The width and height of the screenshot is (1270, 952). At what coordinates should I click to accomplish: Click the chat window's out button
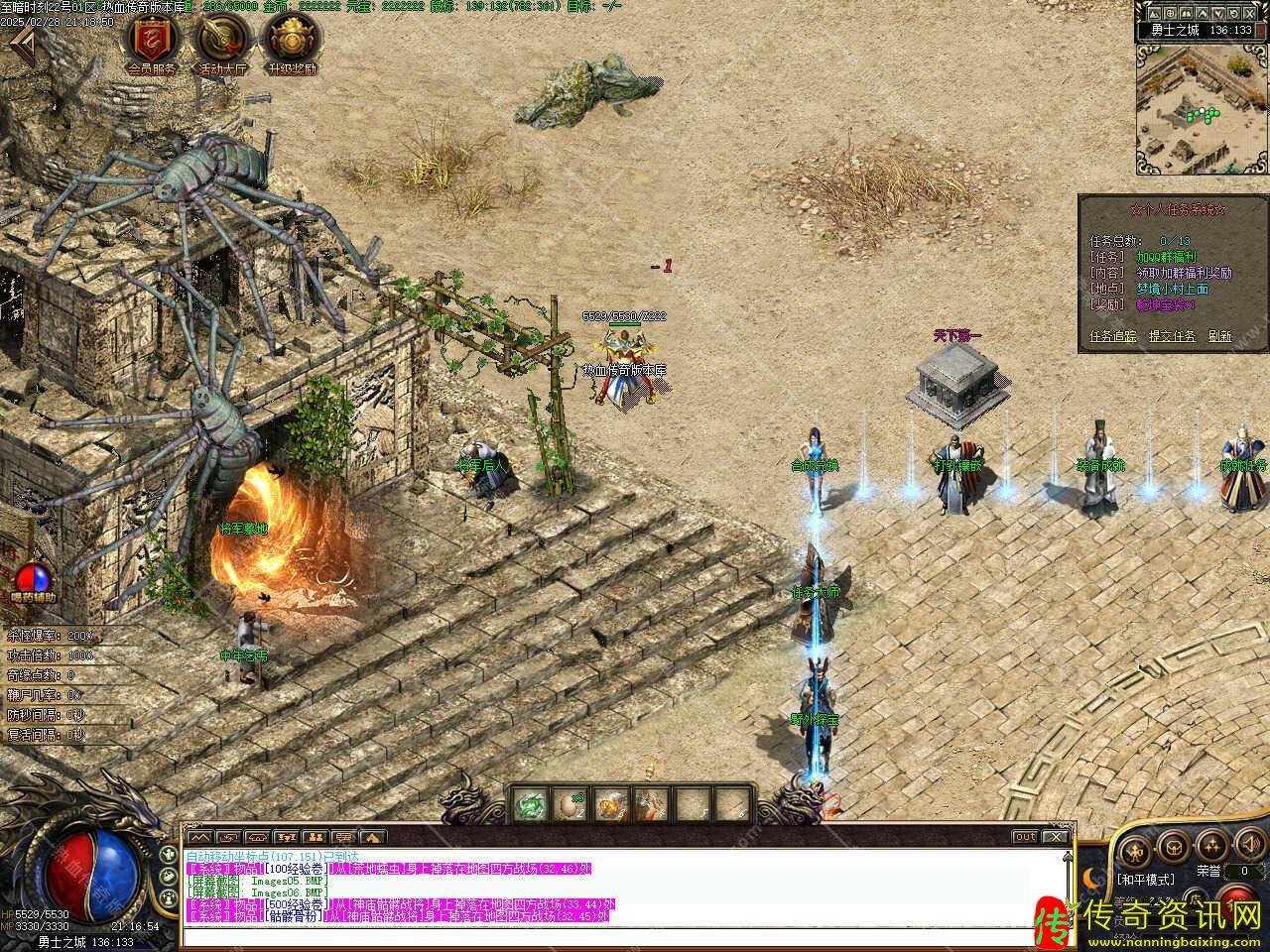(x=1025, y=837)
